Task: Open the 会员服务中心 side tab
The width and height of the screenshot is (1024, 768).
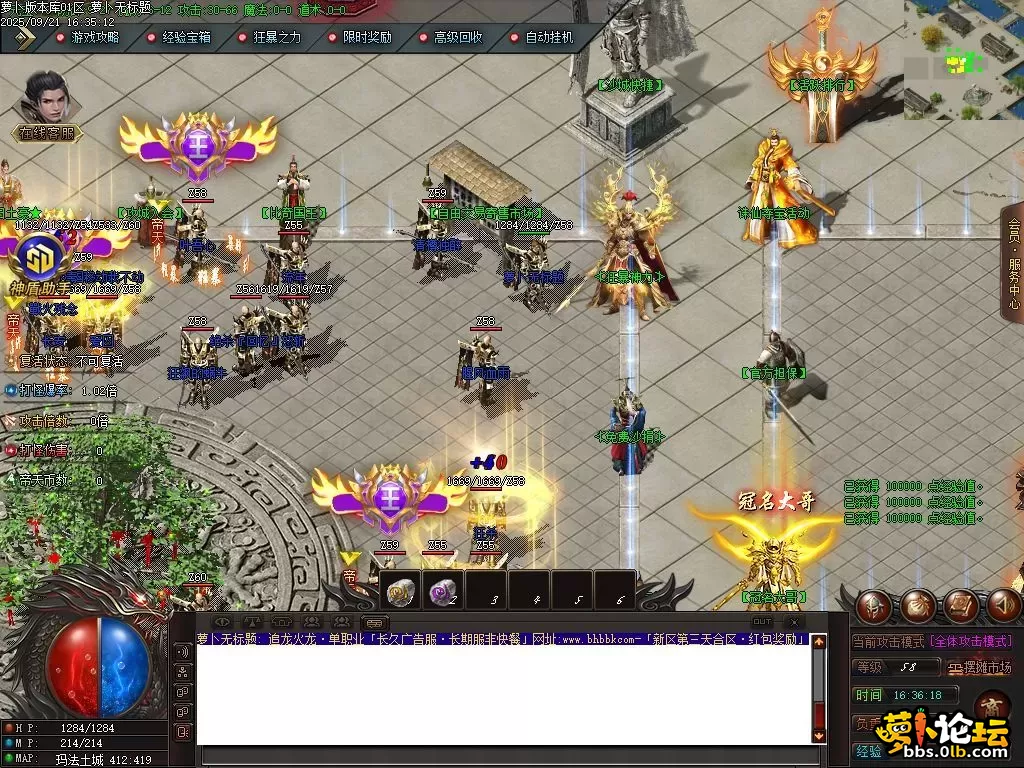Action: pos(1012,262)
